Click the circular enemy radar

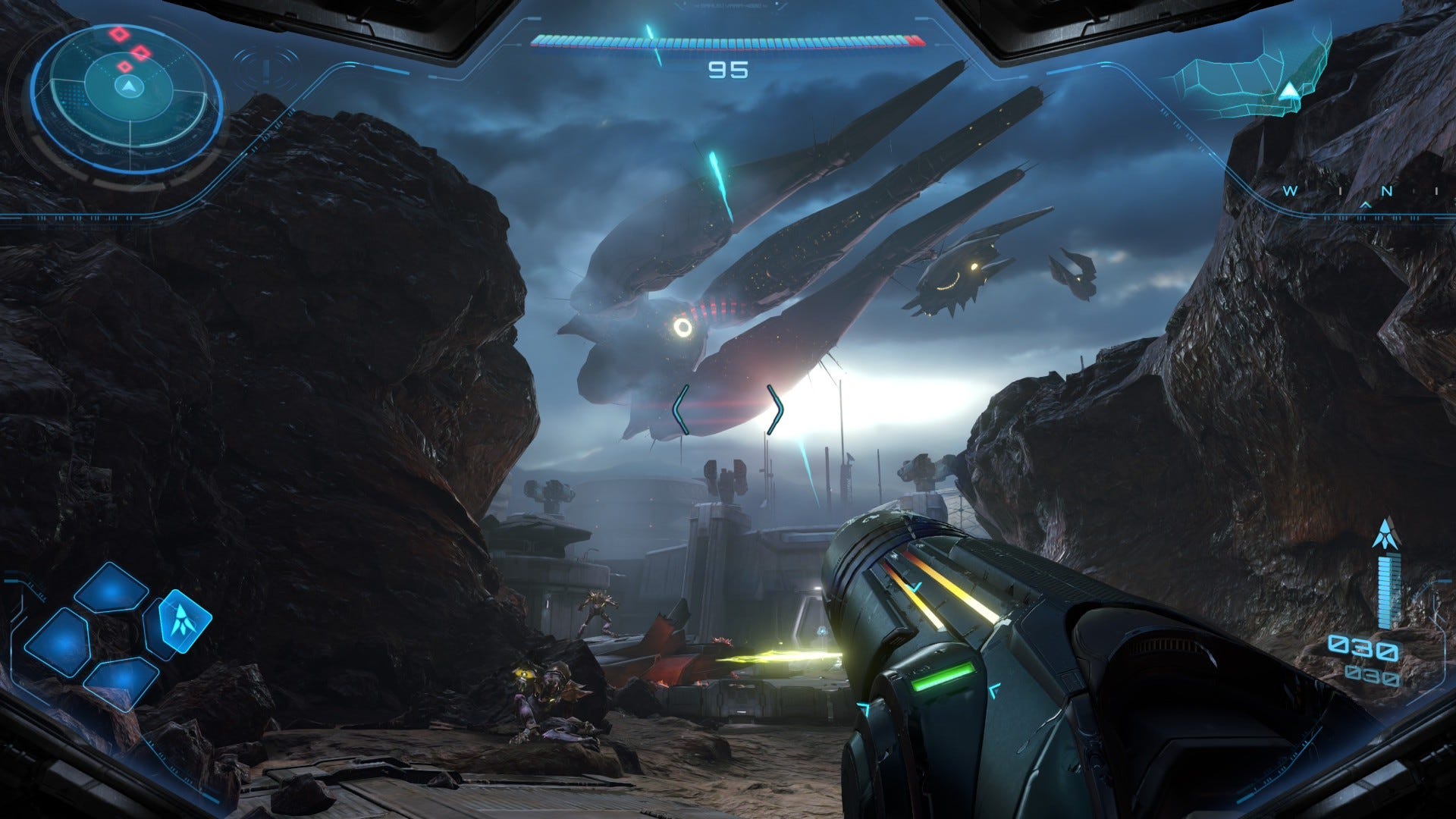[x=127, y=99]
